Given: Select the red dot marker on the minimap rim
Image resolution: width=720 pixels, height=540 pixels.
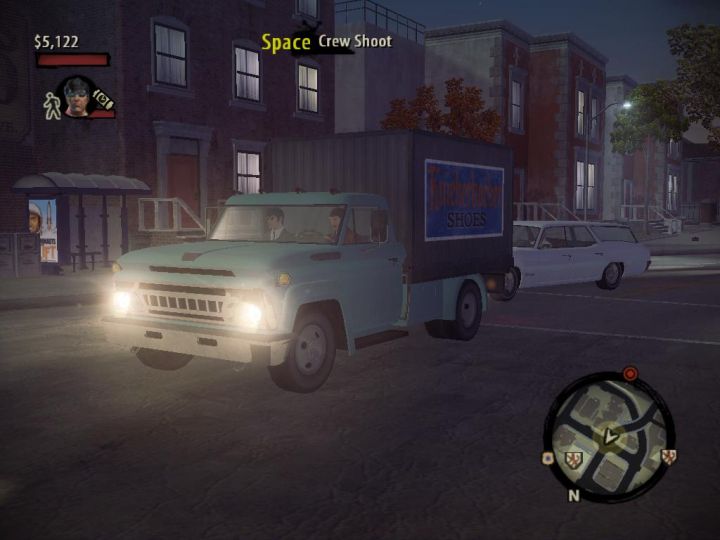Looking at the screenshot, I should [x=630, y=374].
